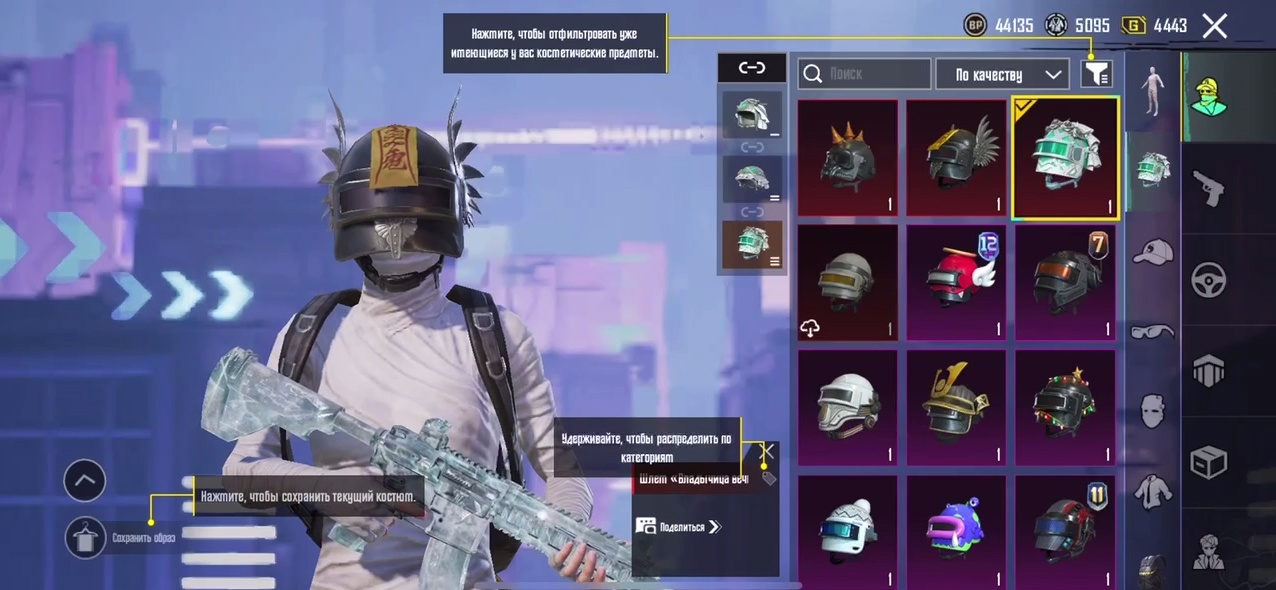Select the grey helmet with cloud download icon
This screenshot has width=1276, height=590.
[848, 283]
